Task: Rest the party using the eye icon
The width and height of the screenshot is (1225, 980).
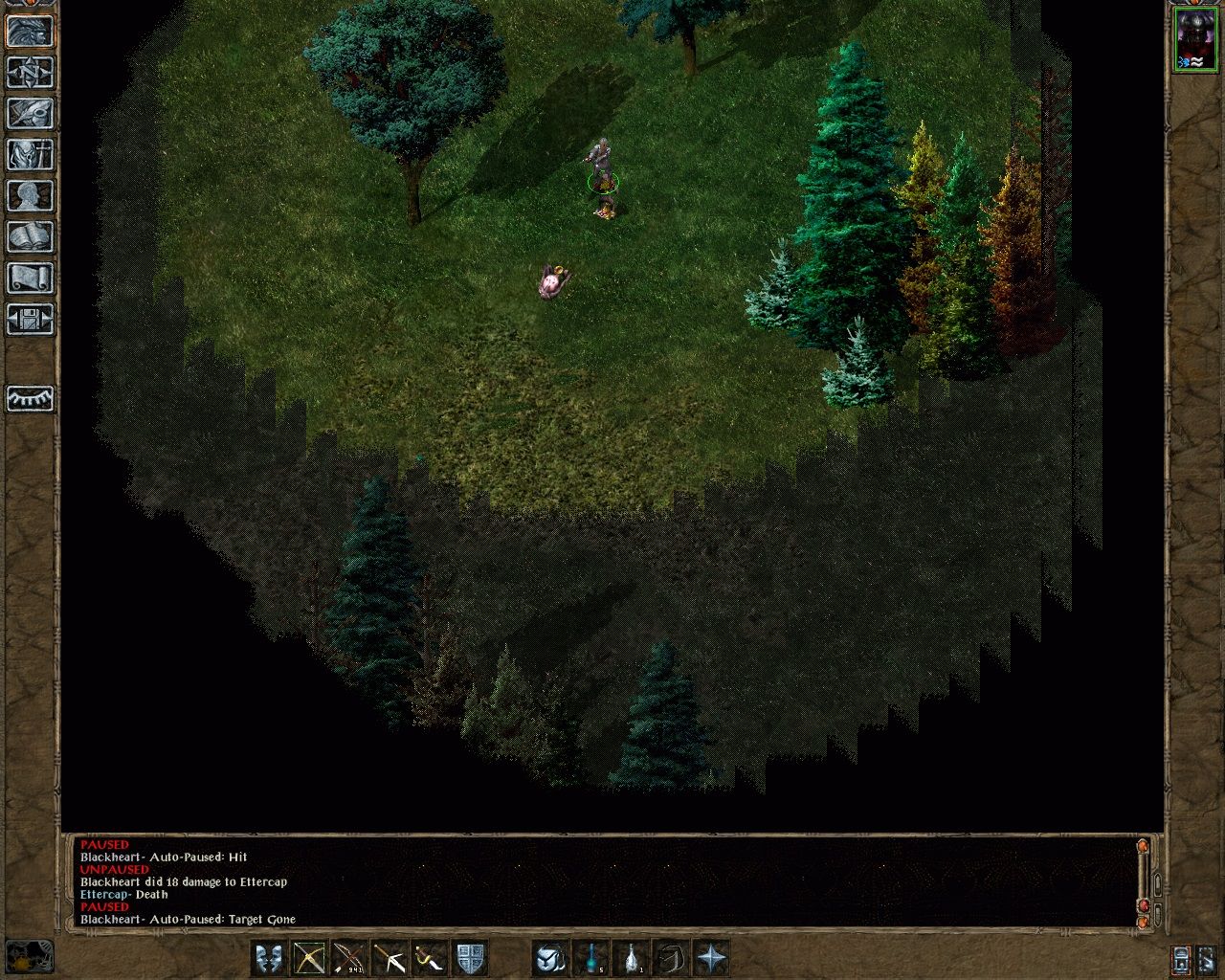Action: point(29,400)
